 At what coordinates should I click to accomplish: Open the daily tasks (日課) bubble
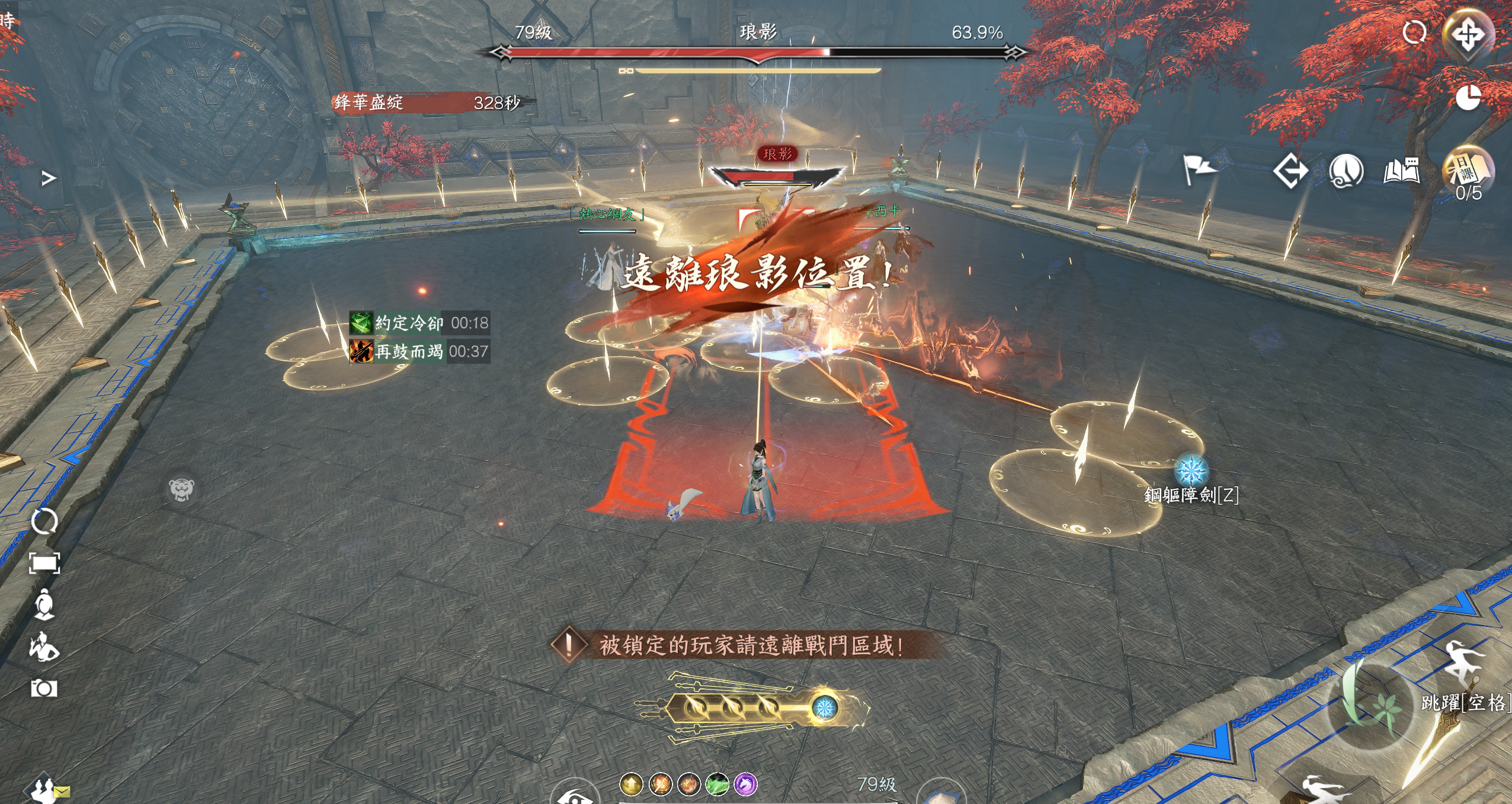[x=1468, y=170]
